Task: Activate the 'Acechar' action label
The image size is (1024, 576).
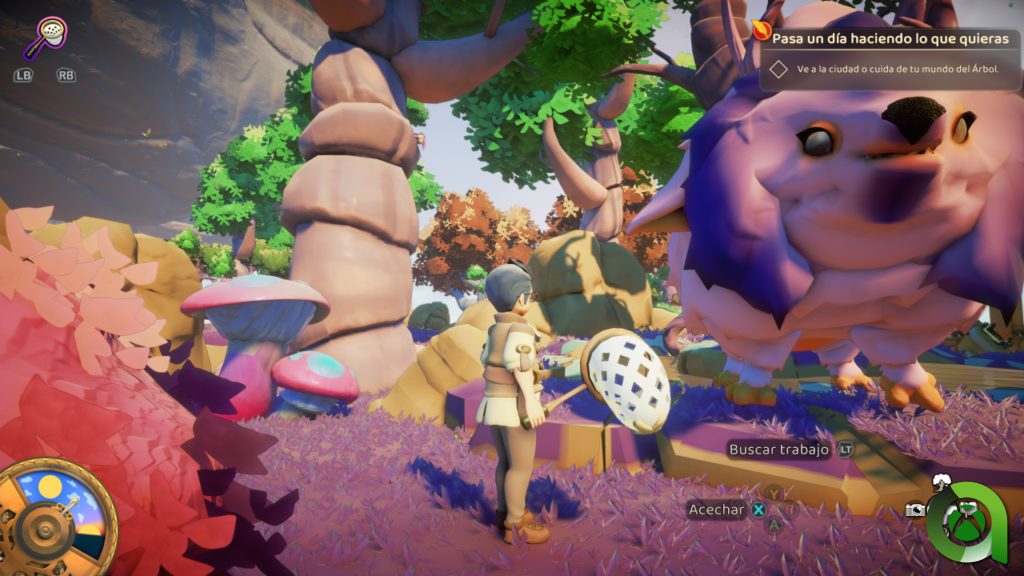Action: (717, 510)
